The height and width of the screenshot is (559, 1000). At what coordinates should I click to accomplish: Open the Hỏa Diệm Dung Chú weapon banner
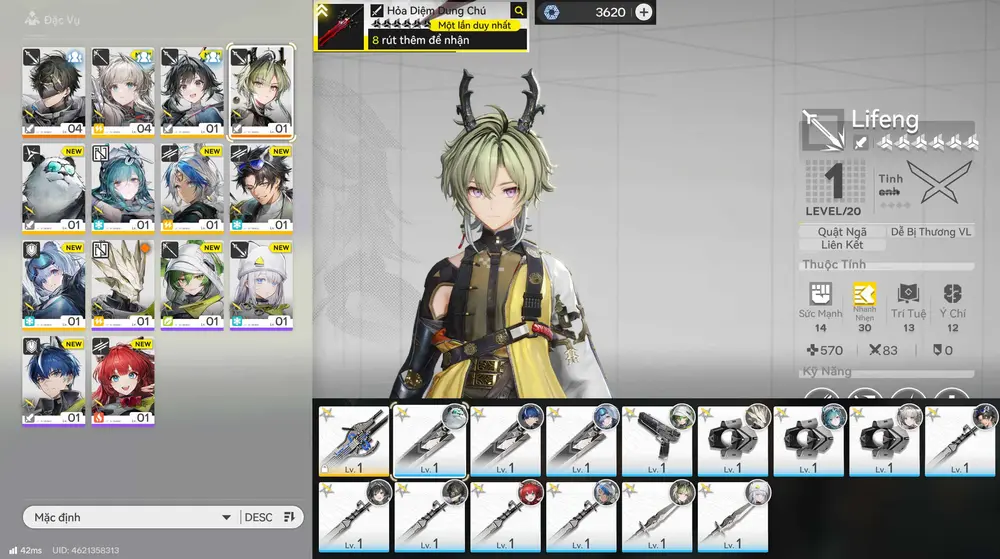click(420, 26)
